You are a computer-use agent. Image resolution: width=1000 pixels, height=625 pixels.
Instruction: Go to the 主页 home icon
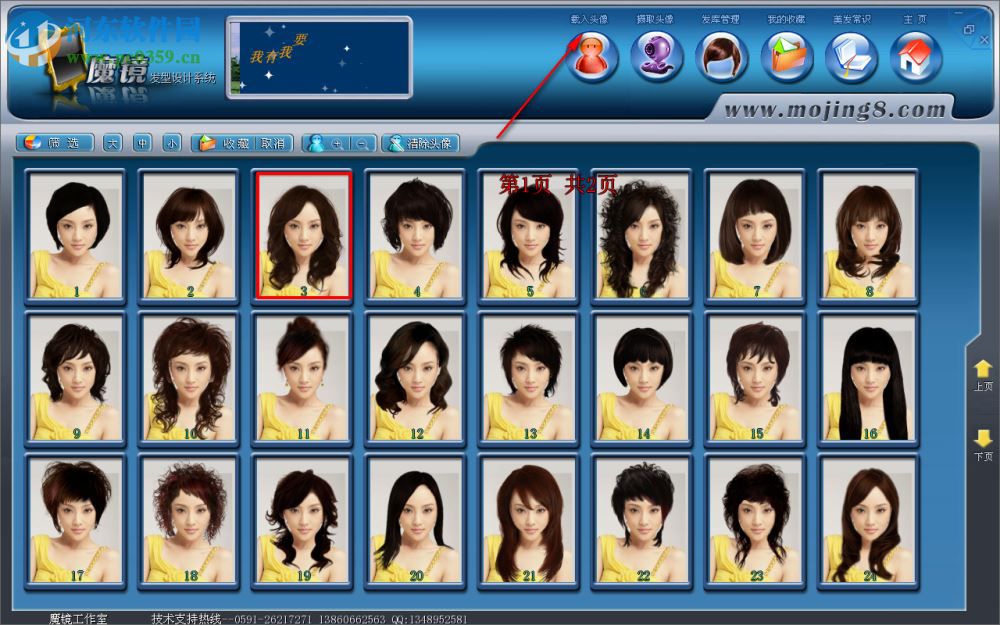coord(916,56)
